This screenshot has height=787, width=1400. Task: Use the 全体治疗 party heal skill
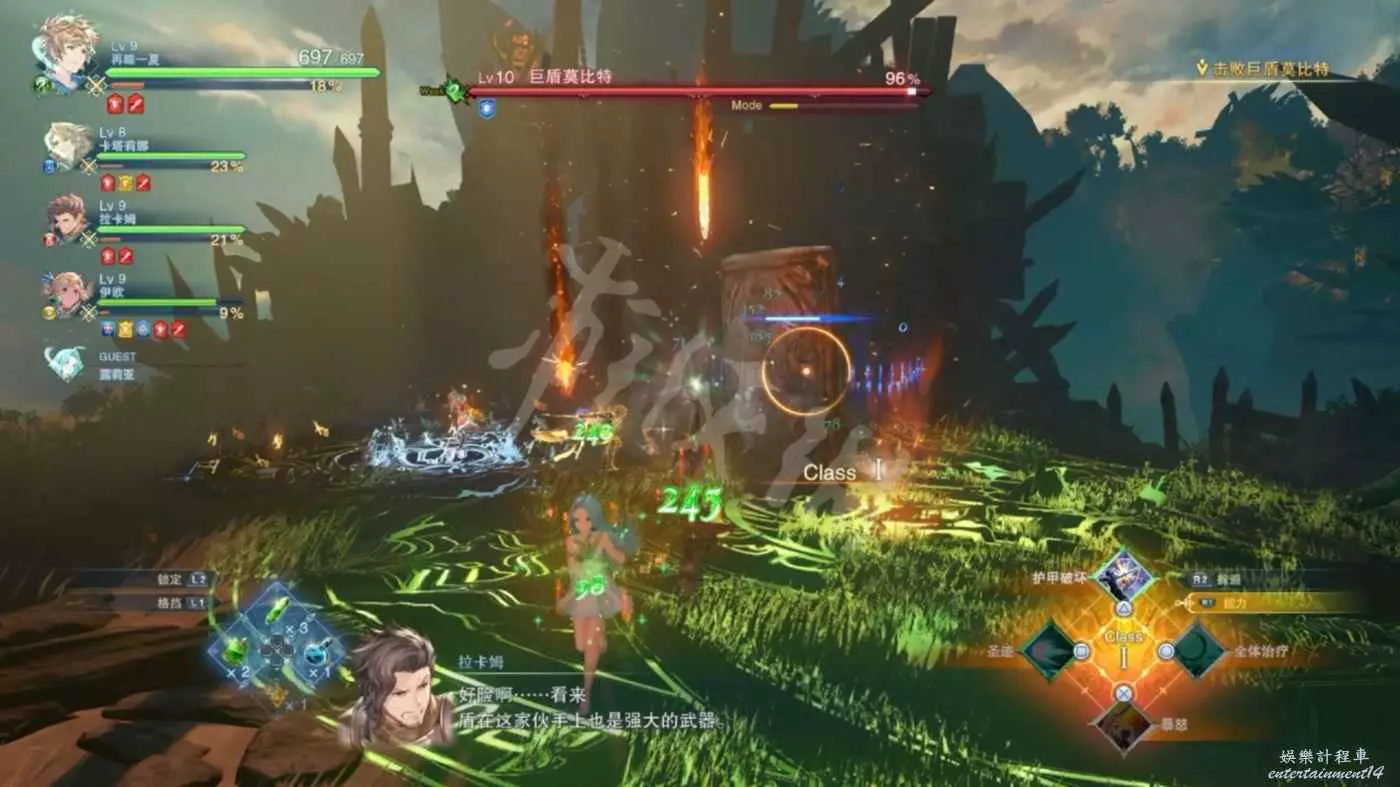coord(1198,651)
